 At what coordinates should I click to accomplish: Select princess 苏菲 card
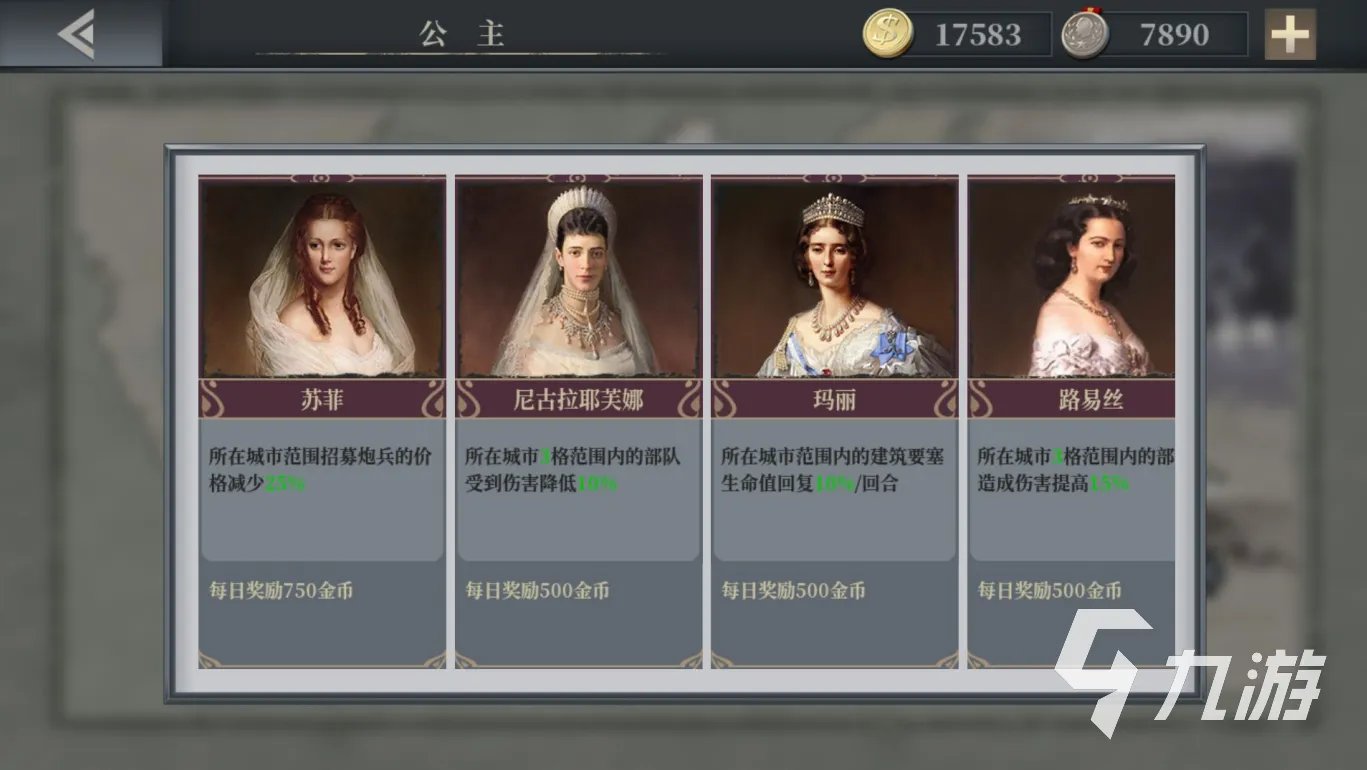coord(322,420)
